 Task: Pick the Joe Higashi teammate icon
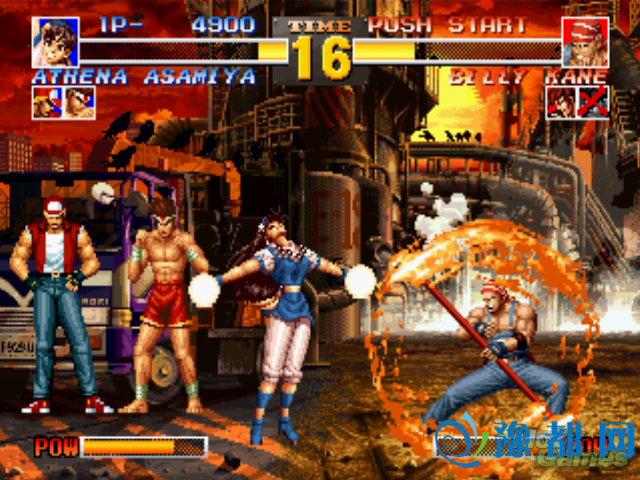[80, 102]
